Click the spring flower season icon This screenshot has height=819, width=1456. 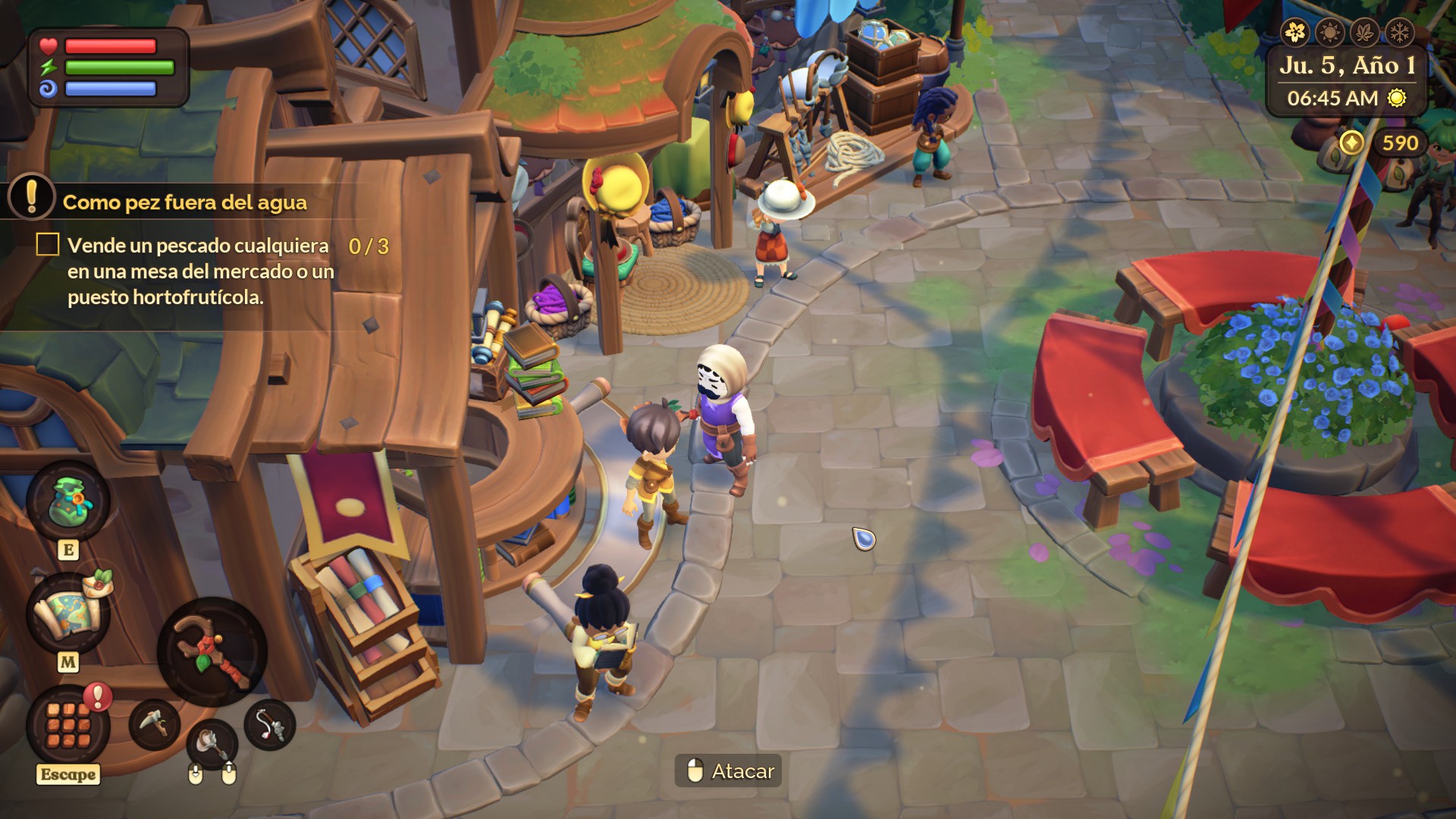point(1296,33)
